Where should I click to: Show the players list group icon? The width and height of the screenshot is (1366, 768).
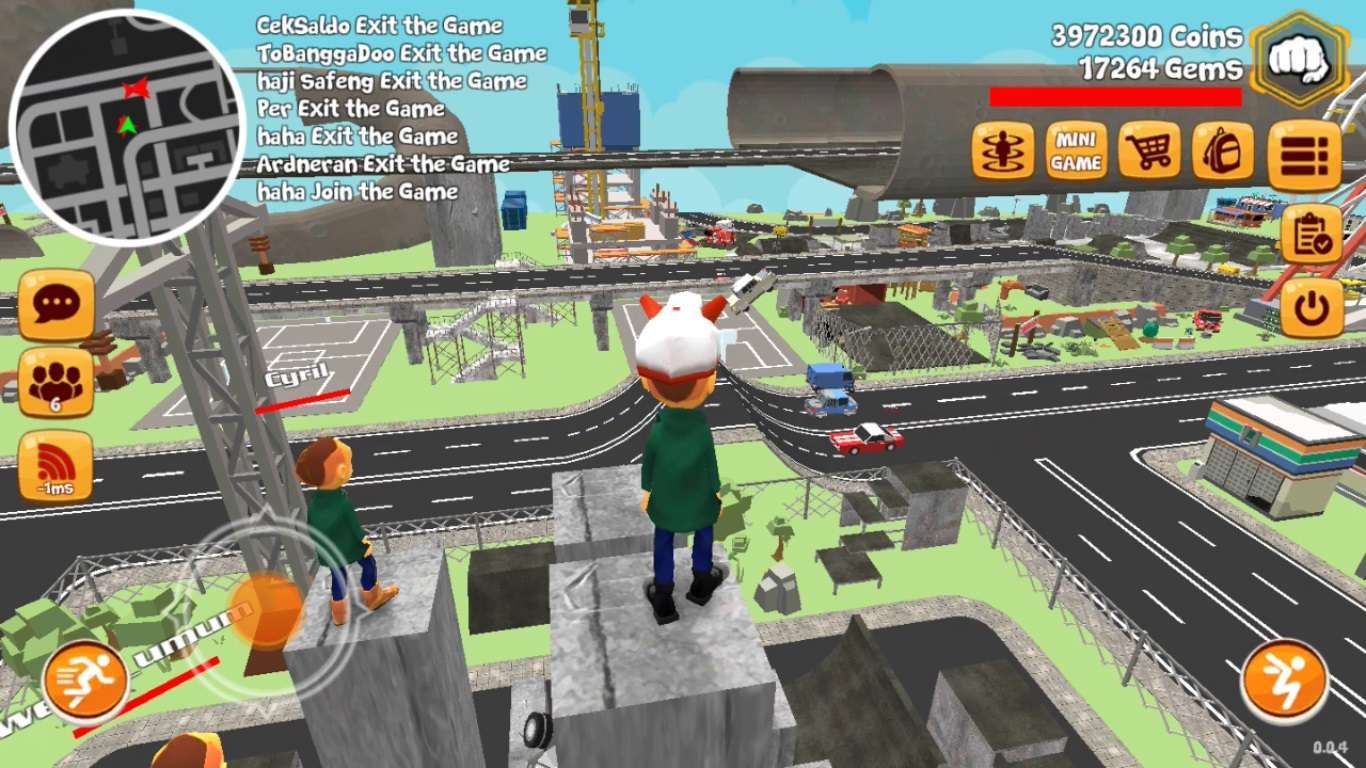coord(56,383)
